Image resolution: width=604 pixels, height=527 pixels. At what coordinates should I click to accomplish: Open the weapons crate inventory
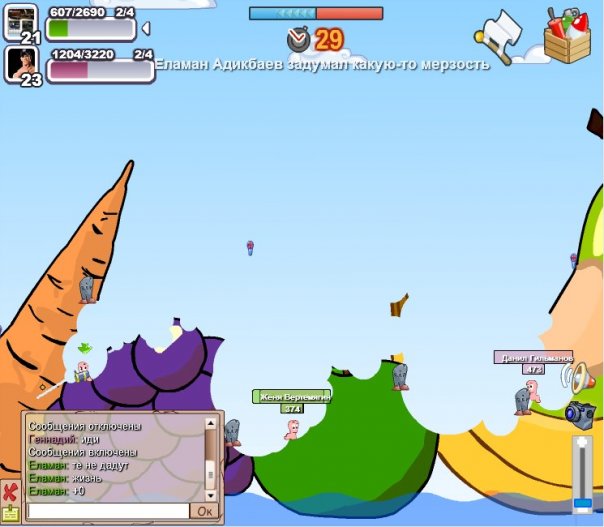click(x=566, y=34)
